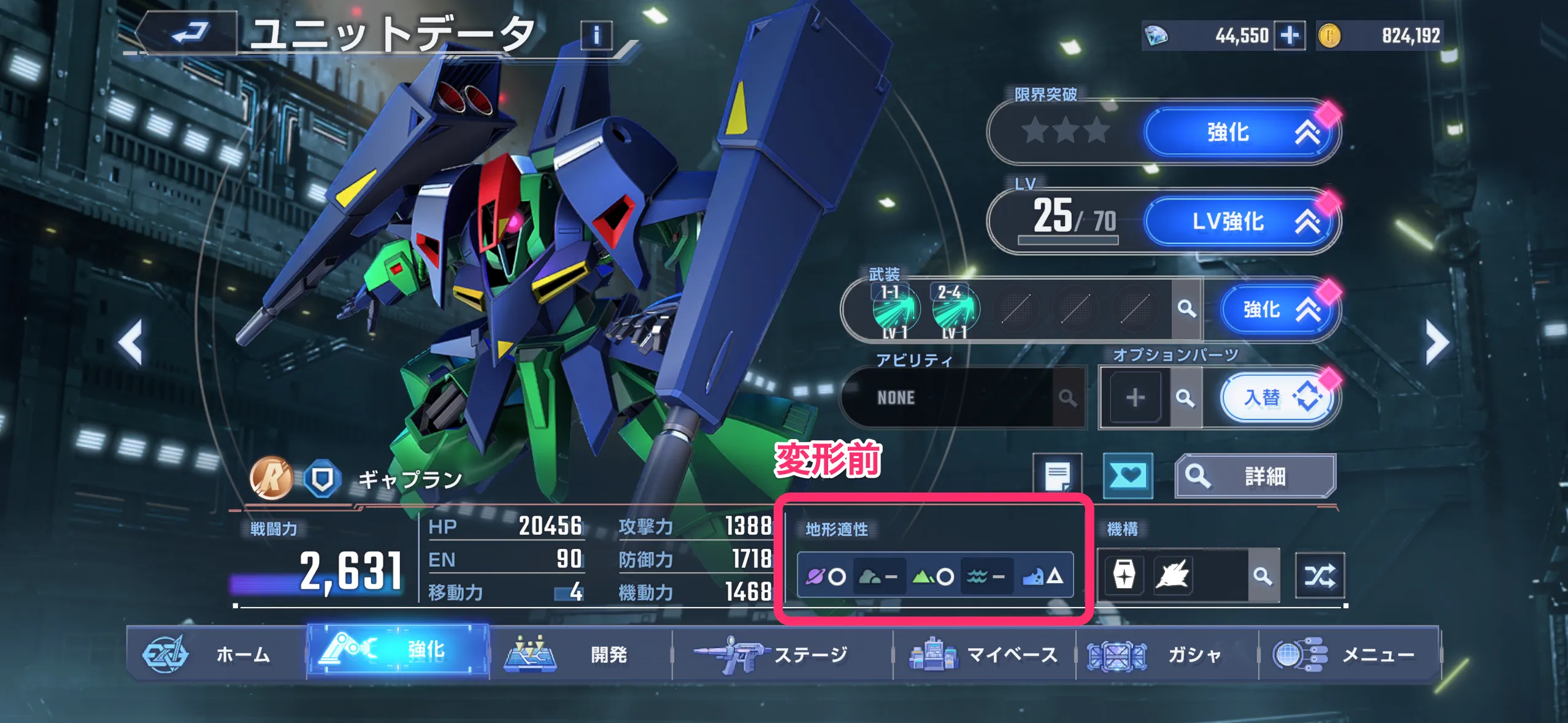This screenshot has width=1568, height=723.
Task: Toggle the heart favorite icon
Action: point(1128,476)
